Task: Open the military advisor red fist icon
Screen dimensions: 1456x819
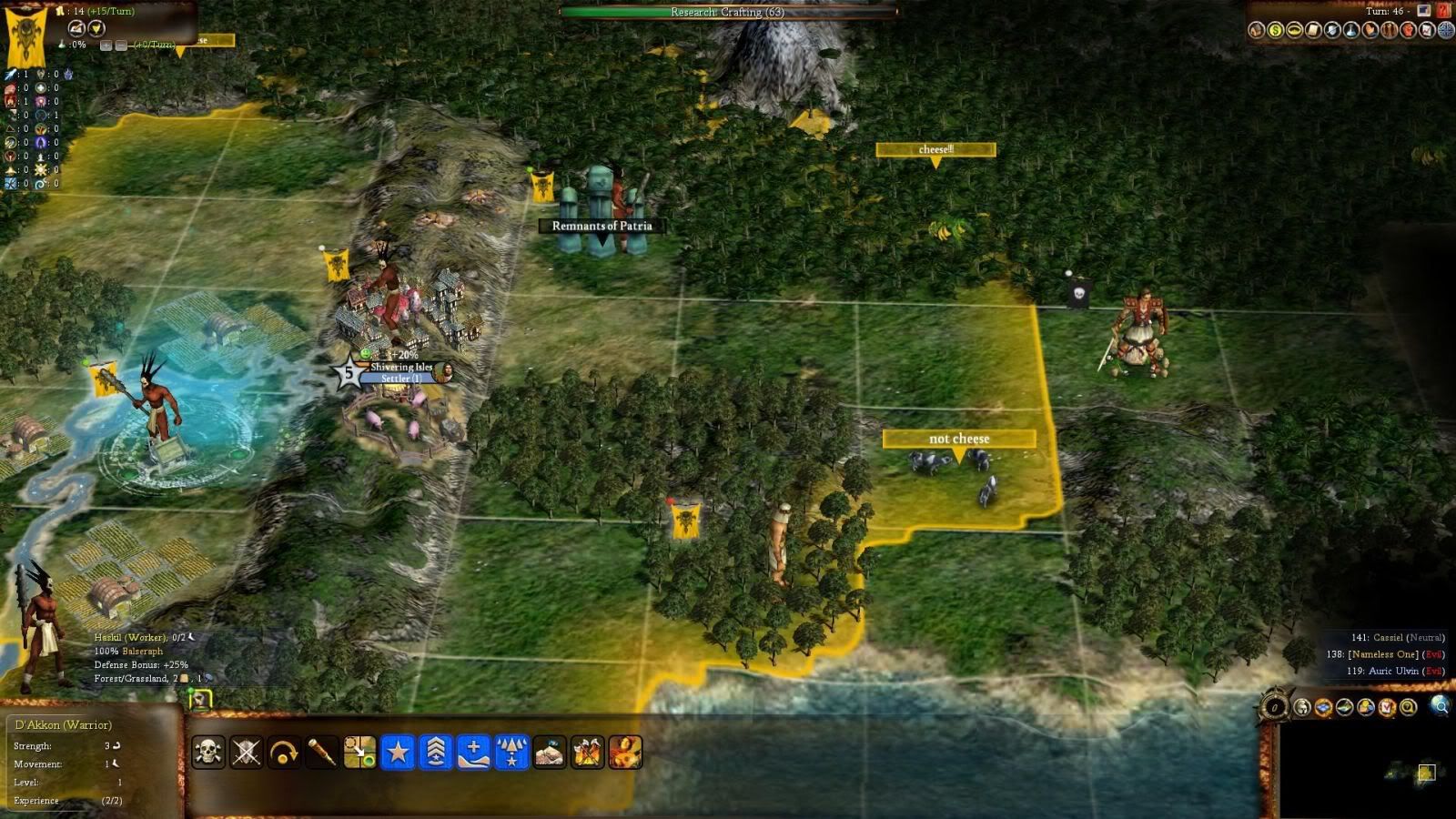Action: 1408,31
